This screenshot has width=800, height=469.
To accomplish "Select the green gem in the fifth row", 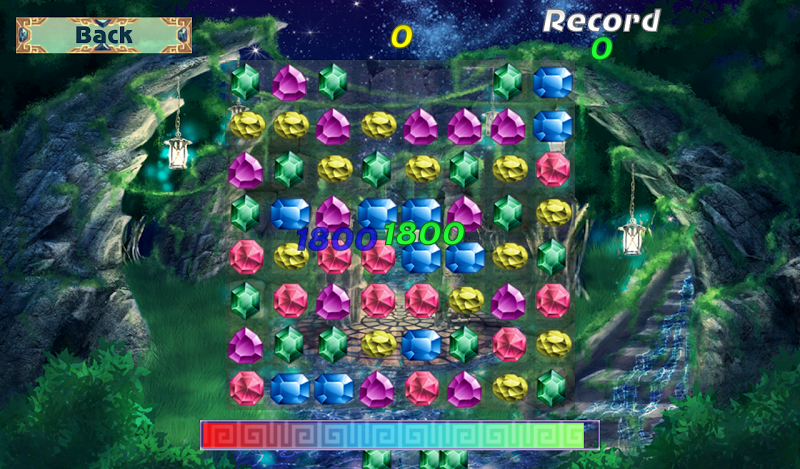I will pos(552,256).
